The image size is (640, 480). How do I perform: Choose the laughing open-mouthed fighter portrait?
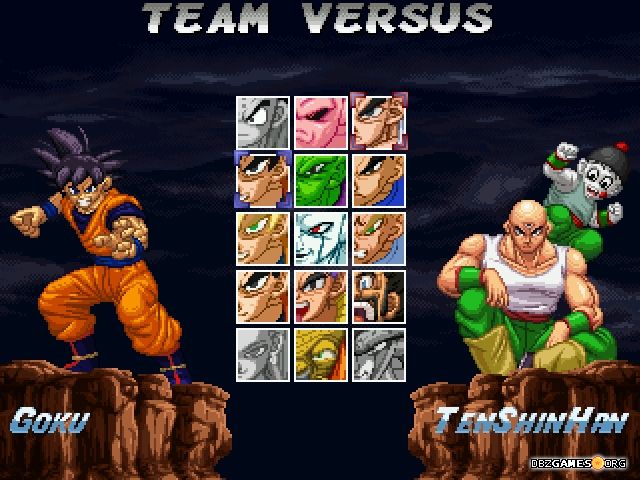coord(321,296)
